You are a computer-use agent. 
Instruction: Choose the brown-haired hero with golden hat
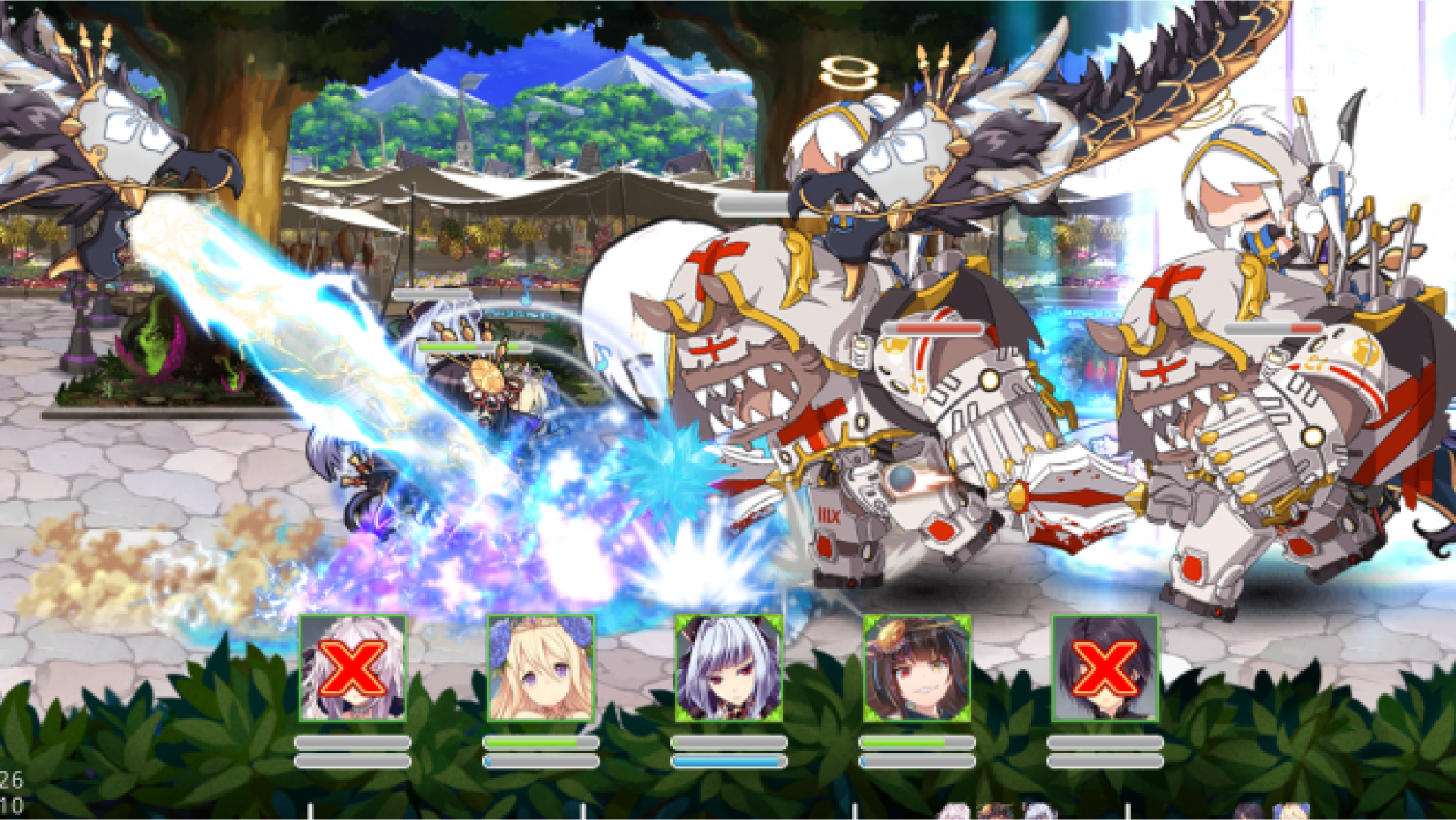pyautogui.click(x=917, y=668)
